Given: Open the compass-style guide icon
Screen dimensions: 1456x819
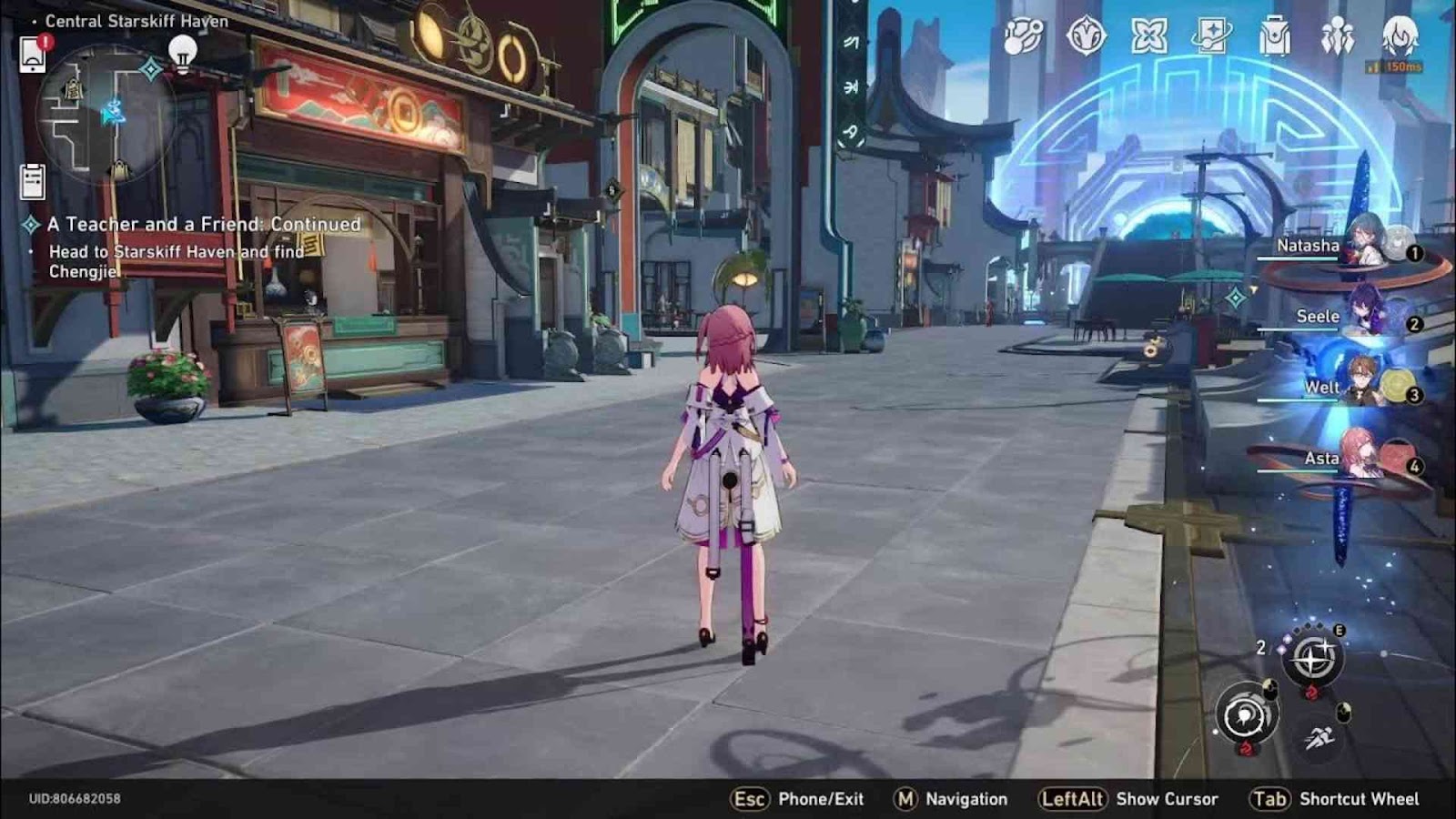Looking at the screenshot, I should [1086, 37].
